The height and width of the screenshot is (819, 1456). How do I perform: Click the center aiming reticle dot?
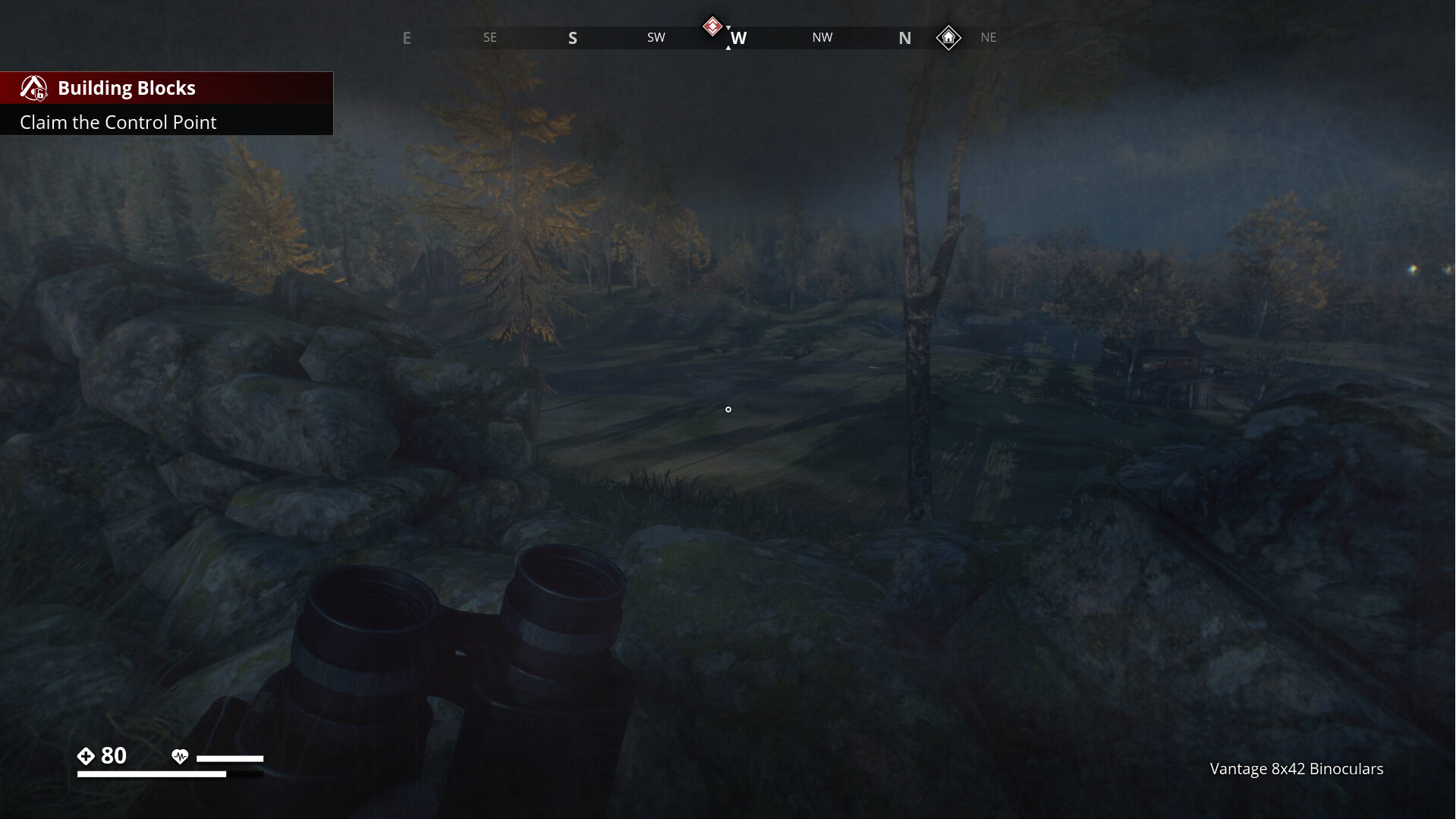pyautogui.click(x=728, y=409)
